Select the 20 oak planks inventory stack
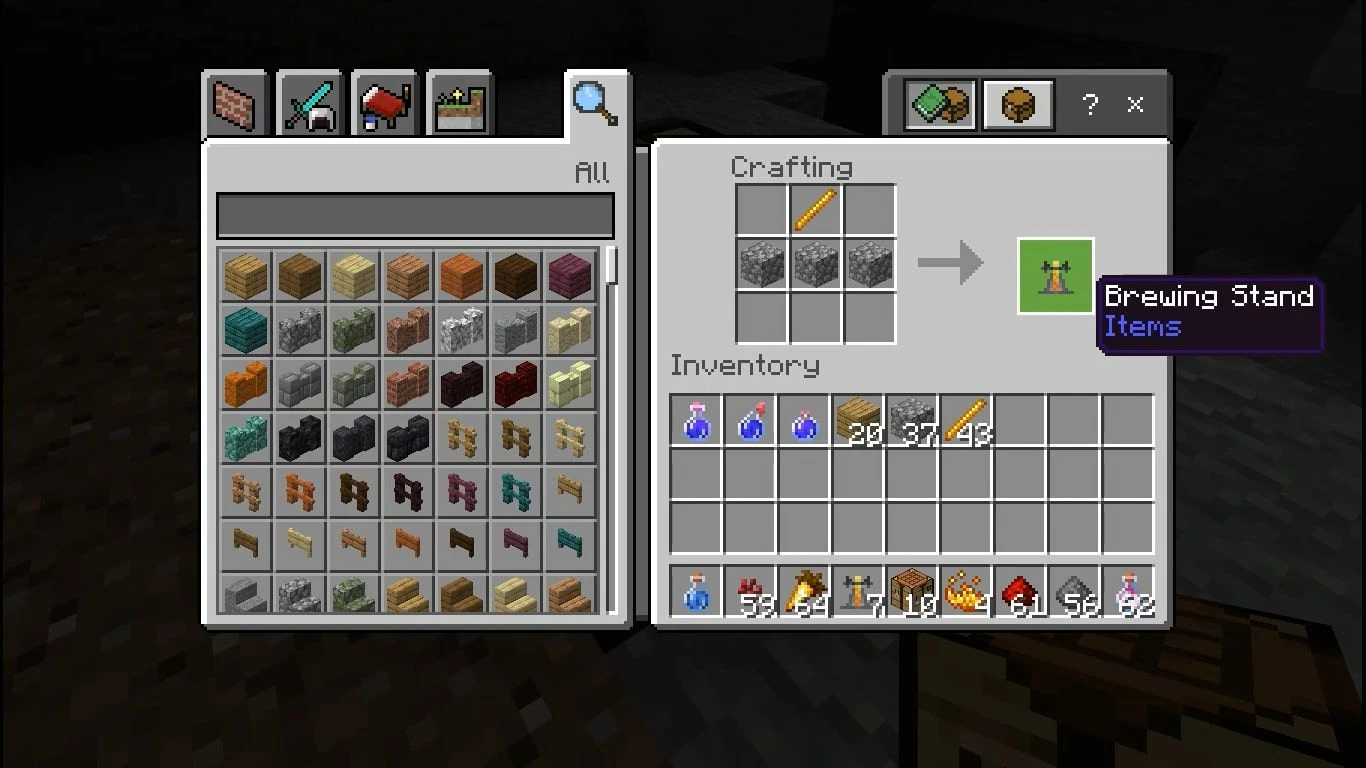The height and width of the screenshot is (768, 1366). [857, 420]
